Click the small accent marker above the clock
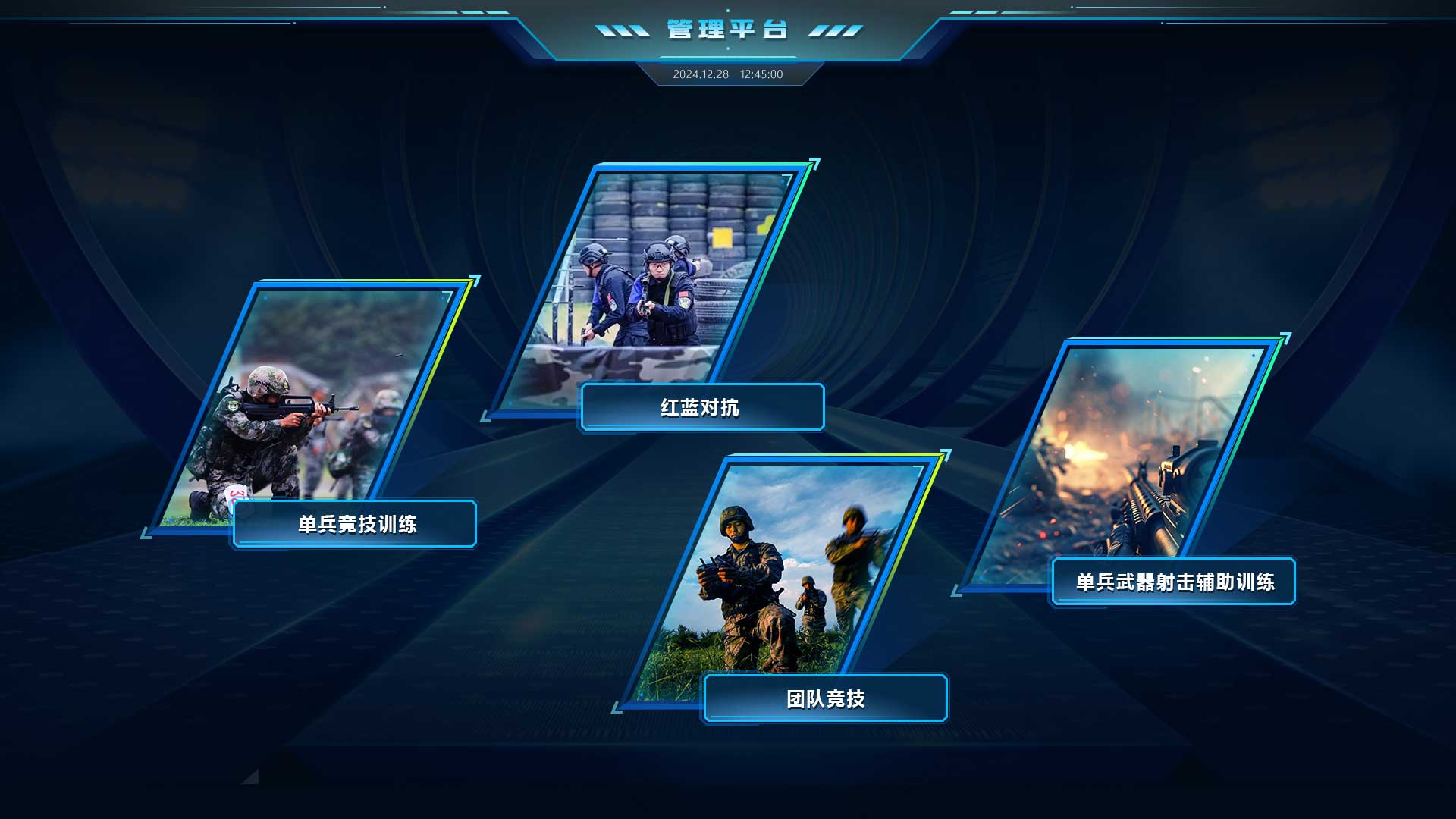The height and width of the screenshot is (819, 1456). (729, 48)
